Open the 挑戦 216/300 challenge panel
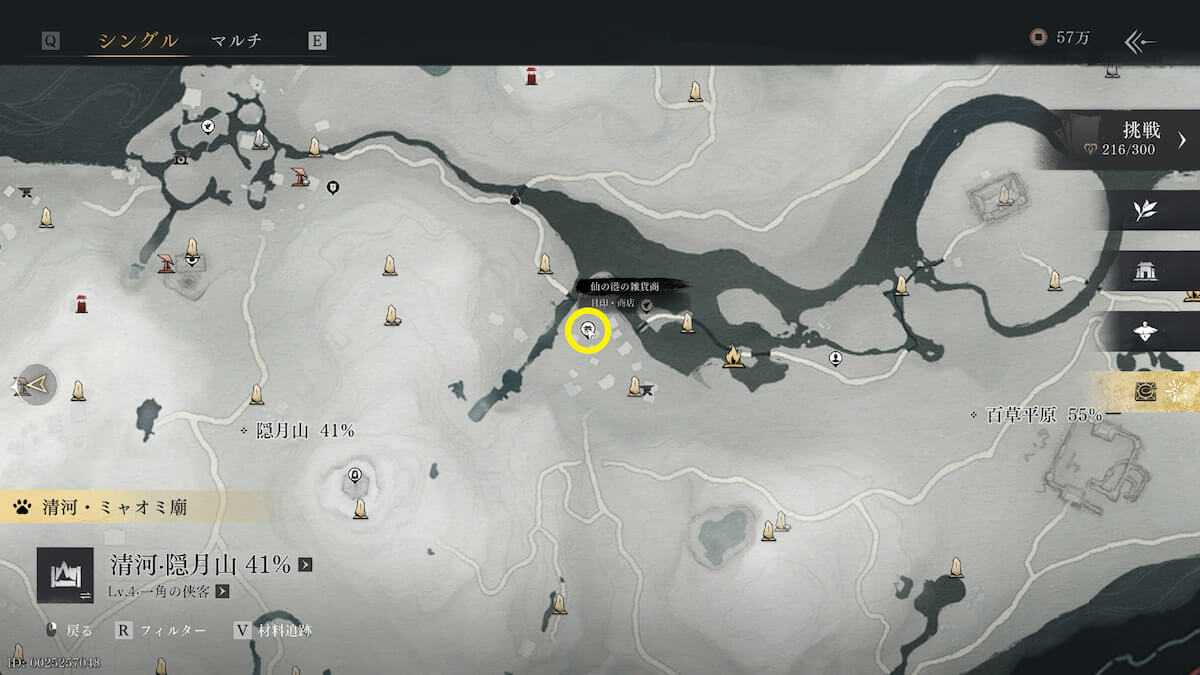The image size is (1200, 675). point(1130,140)
